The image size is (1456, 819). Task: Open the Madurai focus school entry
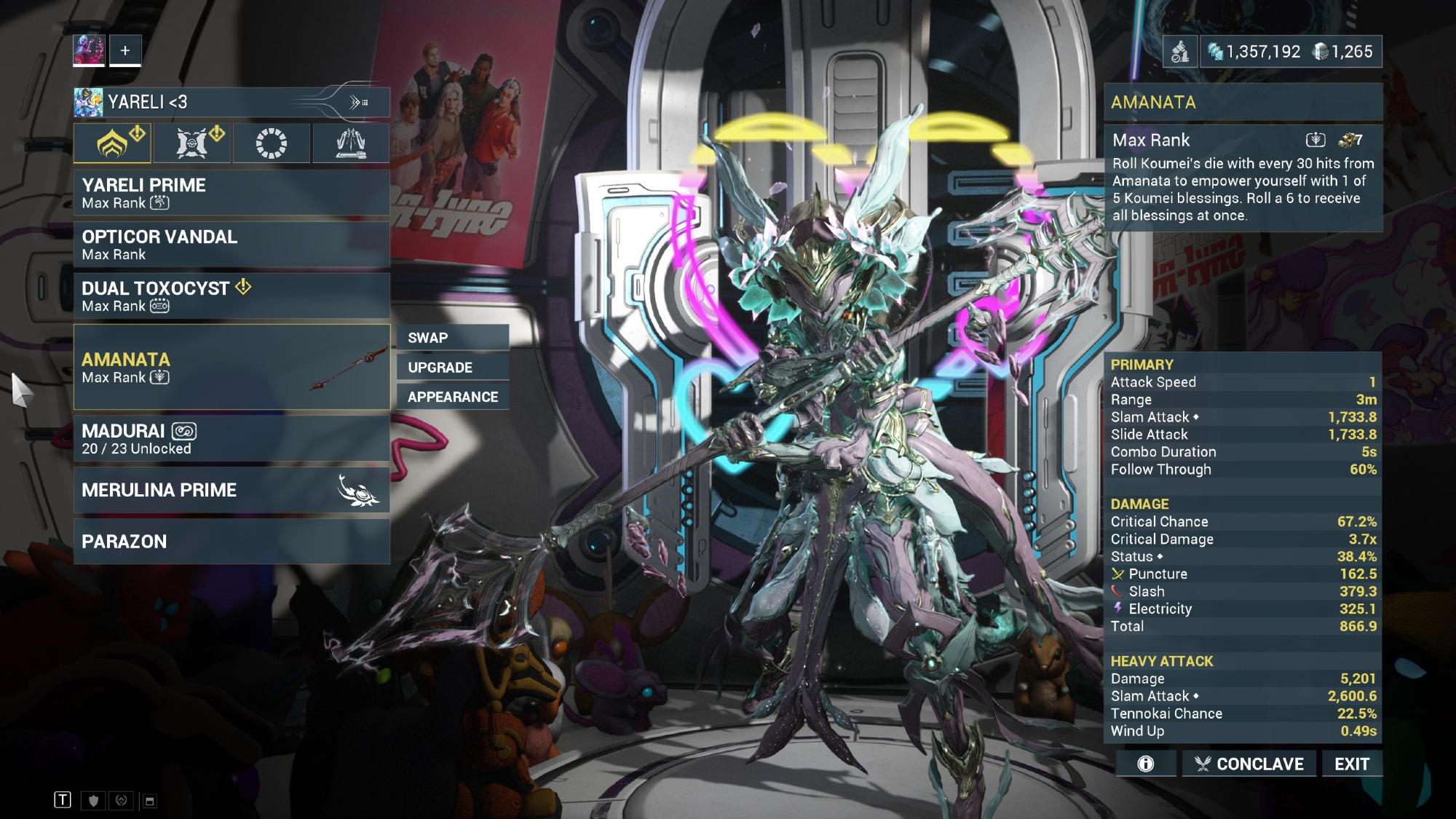(x=232, y=439)
